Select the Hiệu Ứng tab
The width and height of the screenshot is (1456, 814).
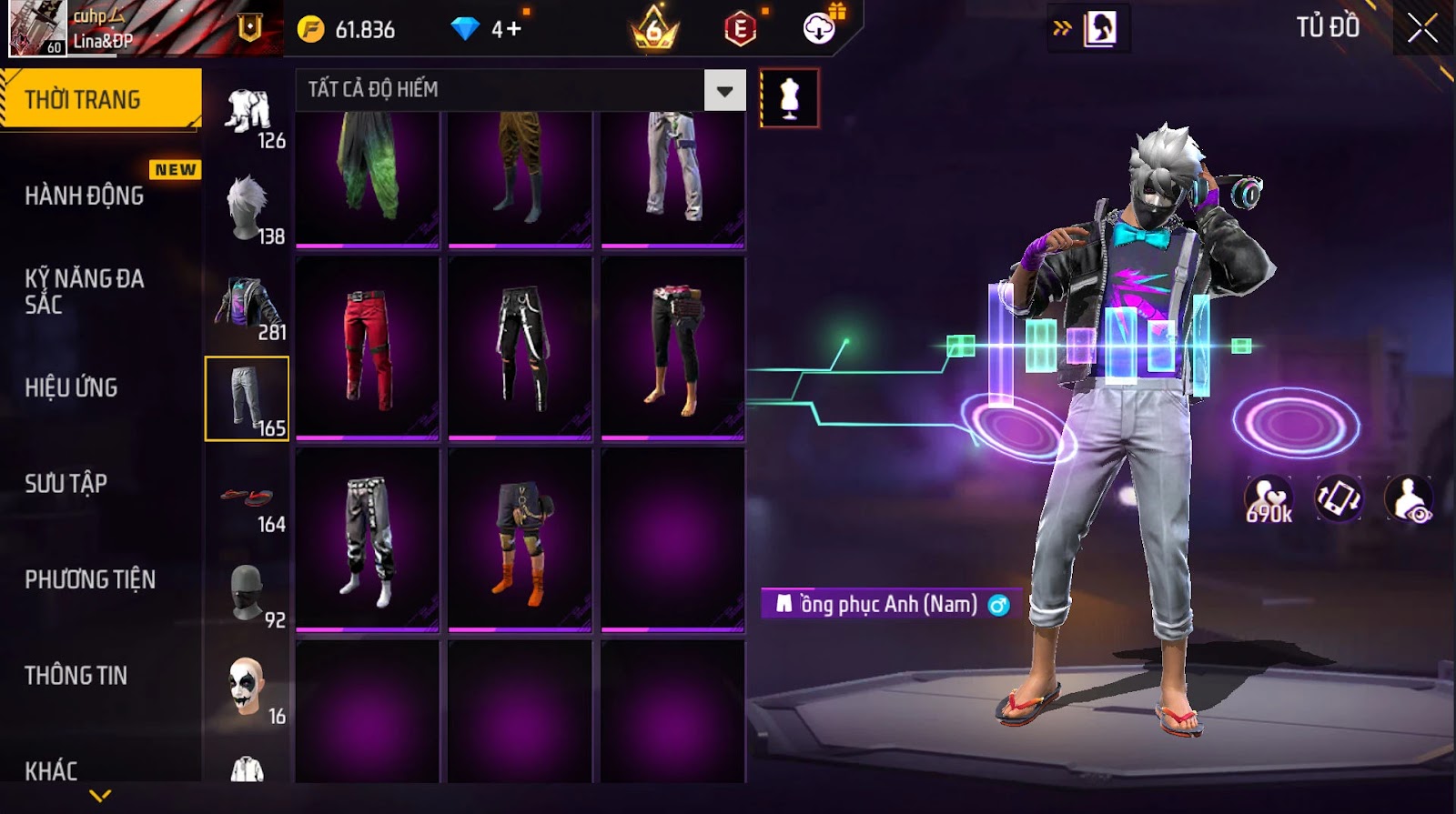(x=71, y=387)
